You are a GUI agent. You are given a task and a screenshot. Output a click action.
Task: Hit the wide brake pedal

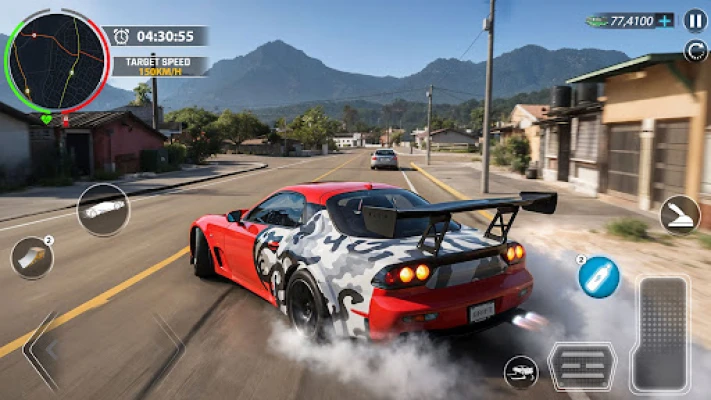click(582, 367)
